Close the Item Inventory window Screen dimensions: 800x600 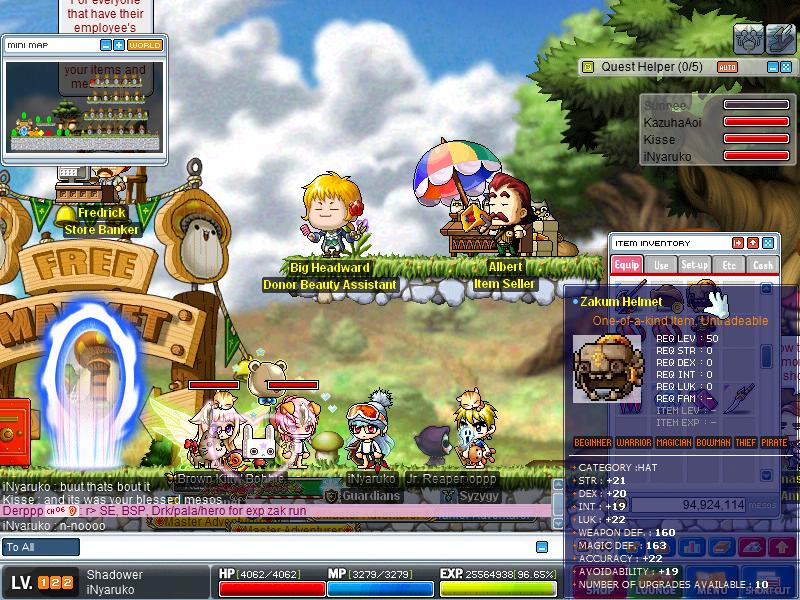tap(768, 243)
